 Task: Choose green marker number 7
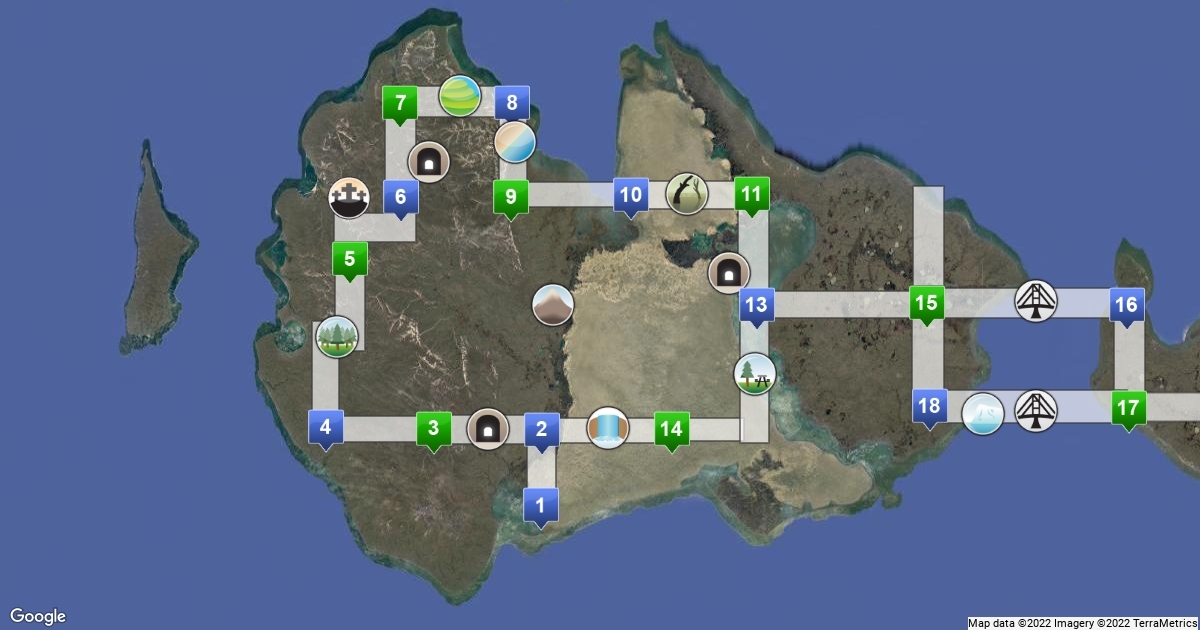click(400, 102)
